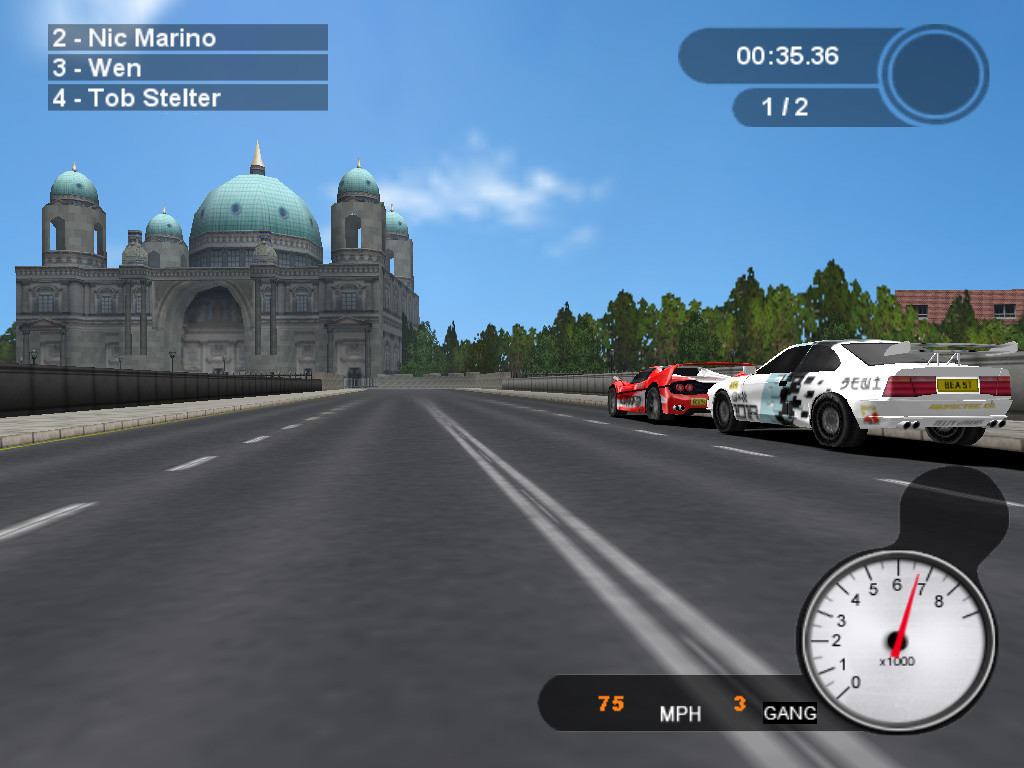Click the Wen row in standings
This screenshot has height=768, width=1024.
(x=188, y=68)
